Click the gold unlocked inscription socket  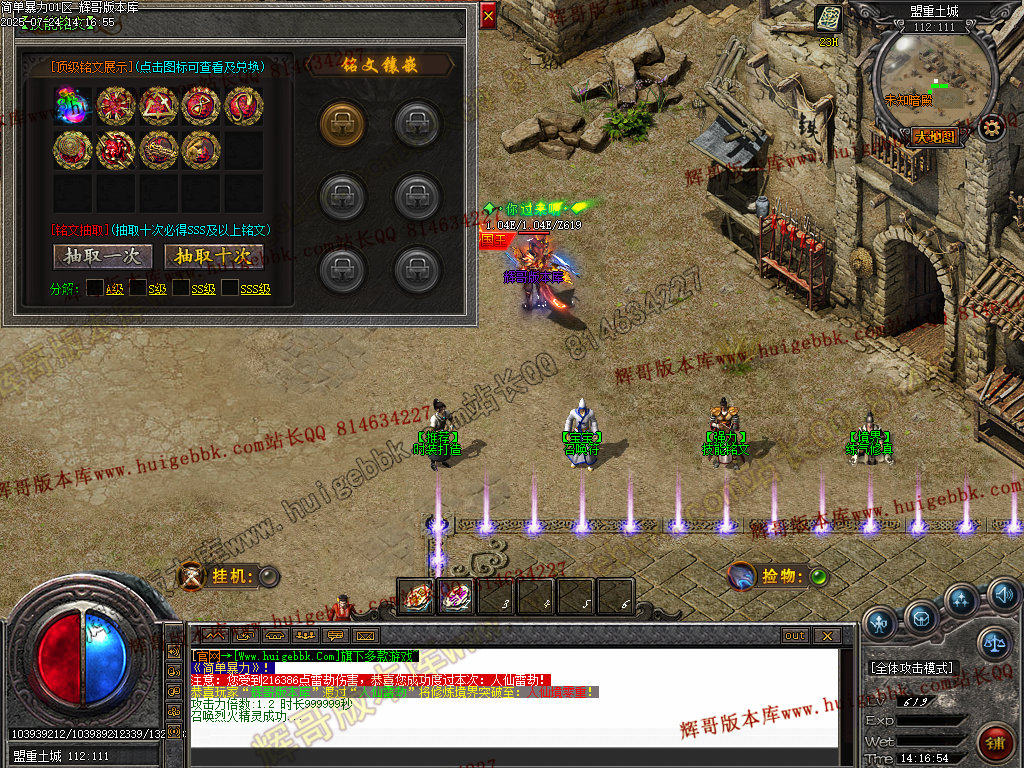tap(342, 122)
